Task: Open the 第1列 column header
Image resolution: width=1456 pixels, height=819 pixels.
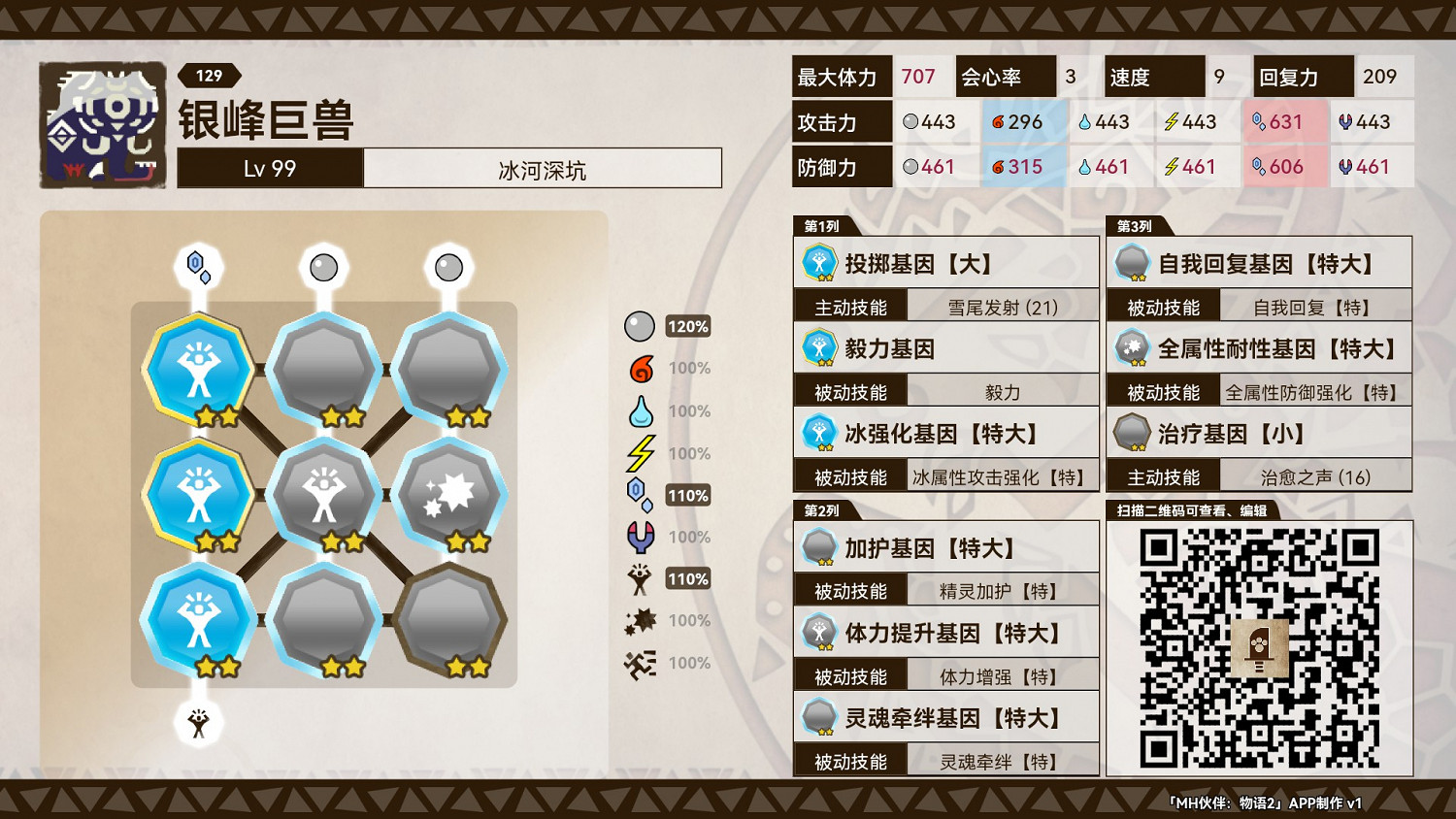Action: (x=822, y=226)
